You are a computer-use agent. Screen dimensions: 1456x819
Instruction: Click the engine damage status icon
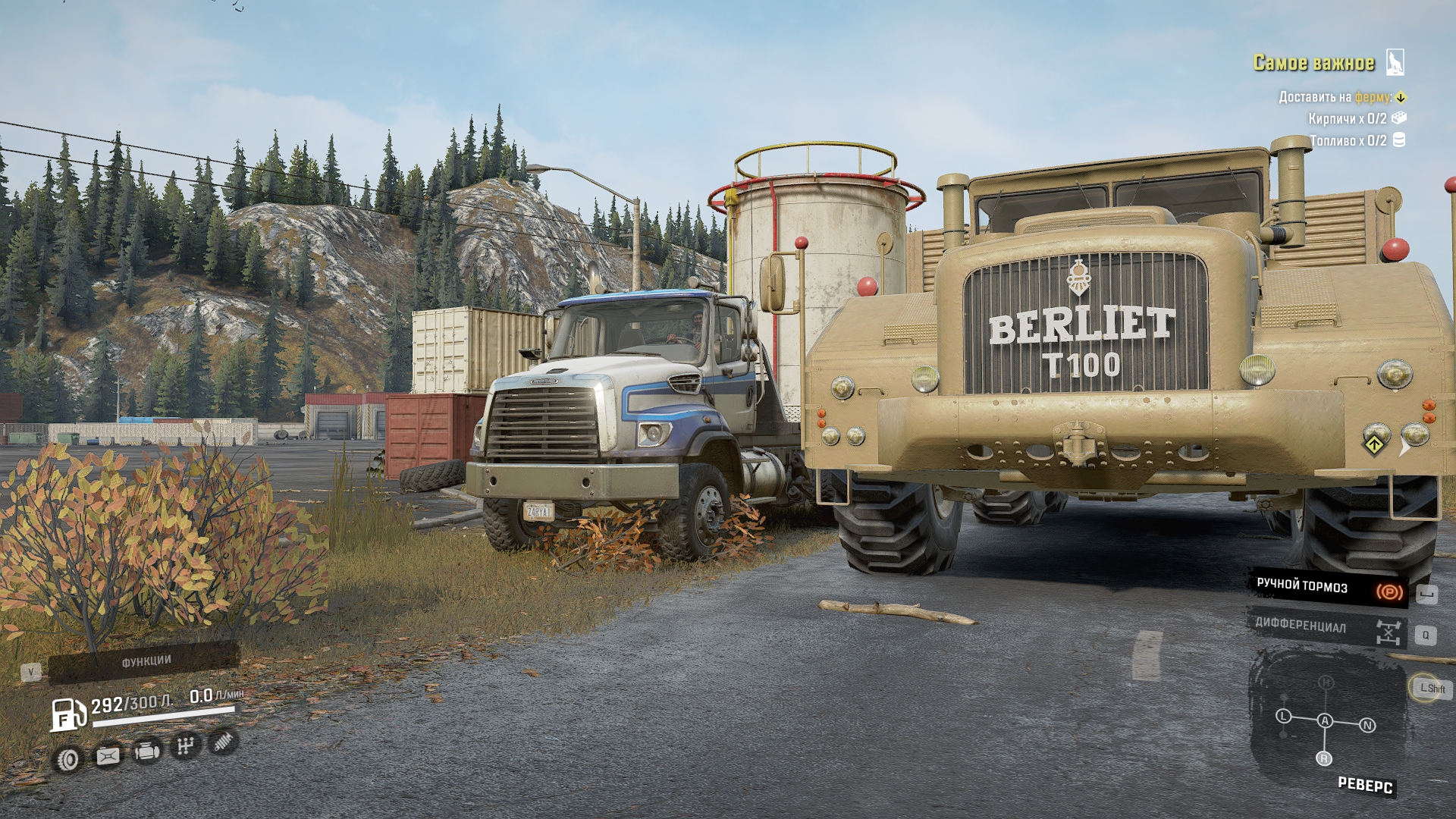pyautogui.click(x=146, y=752)
